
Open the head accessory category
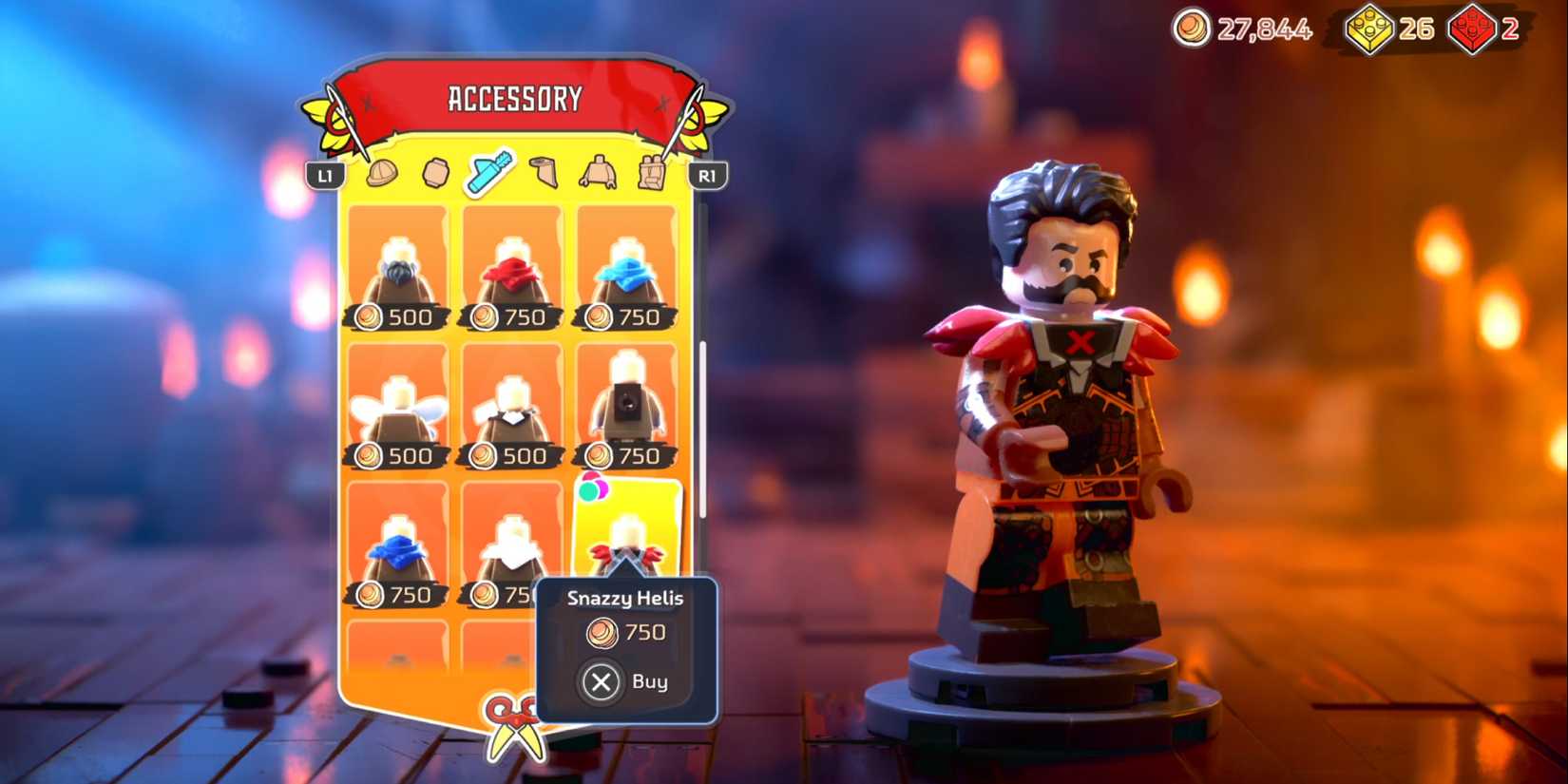coord(434,170)
